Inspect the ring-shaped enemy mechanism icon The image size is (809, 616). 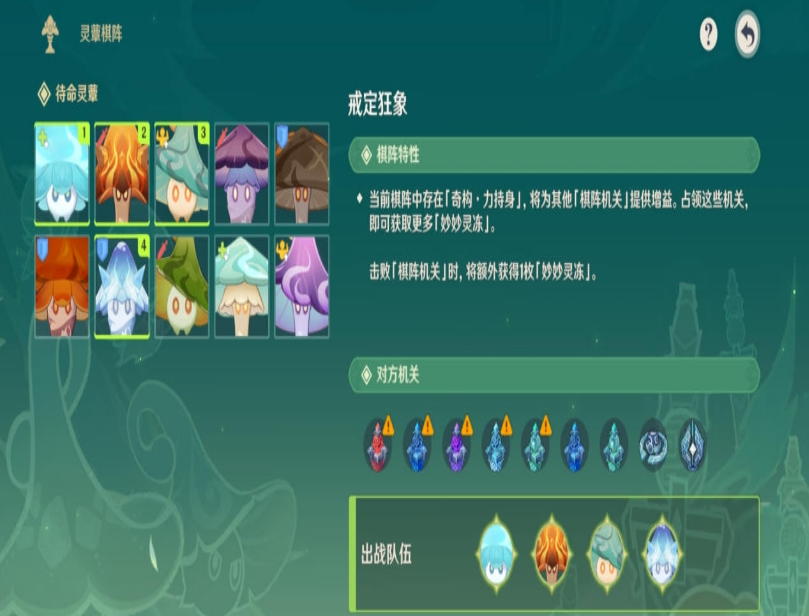coord(653,444)
